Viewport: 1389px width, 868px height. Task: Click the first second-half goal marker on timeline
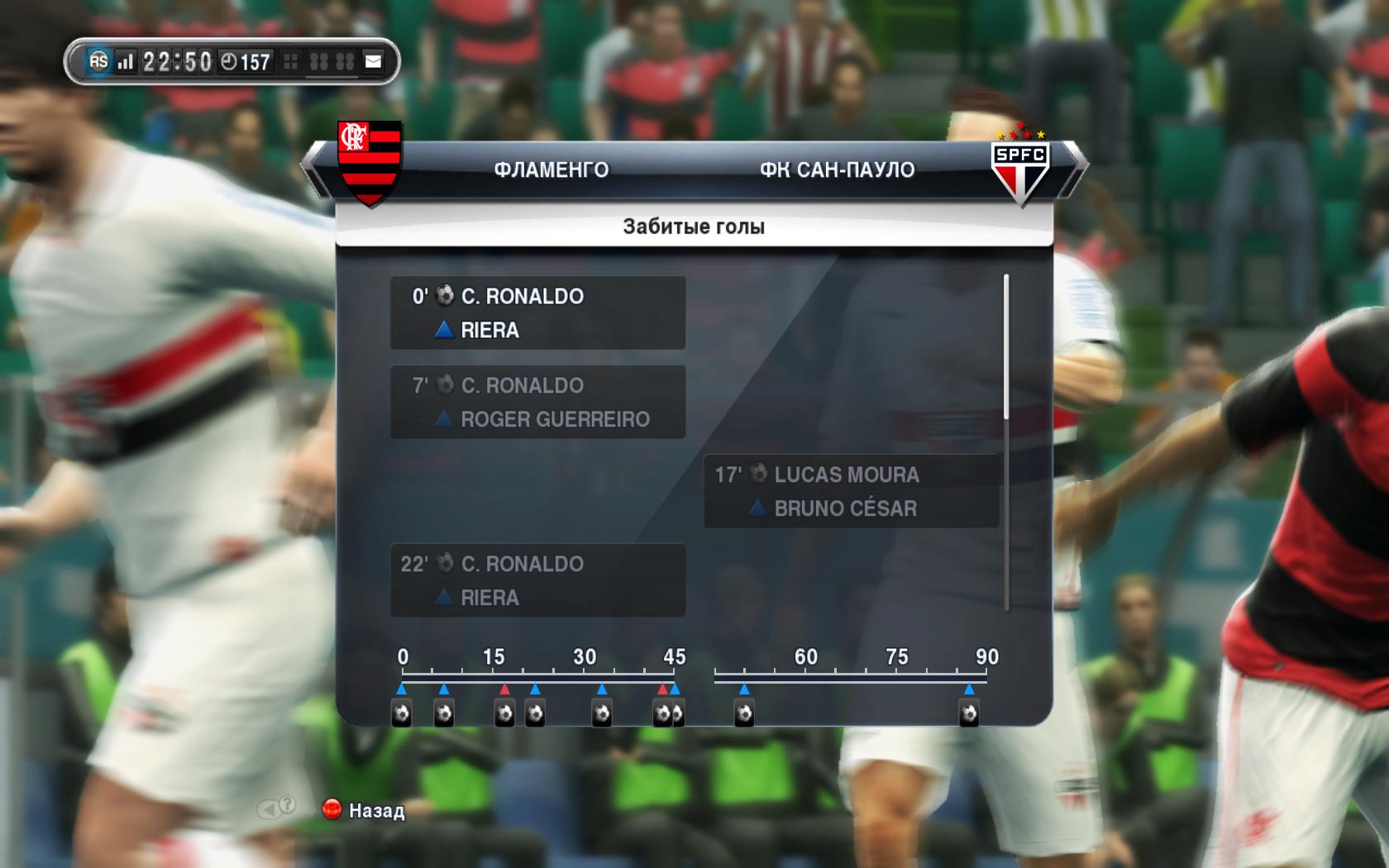(x=744, y=713)
